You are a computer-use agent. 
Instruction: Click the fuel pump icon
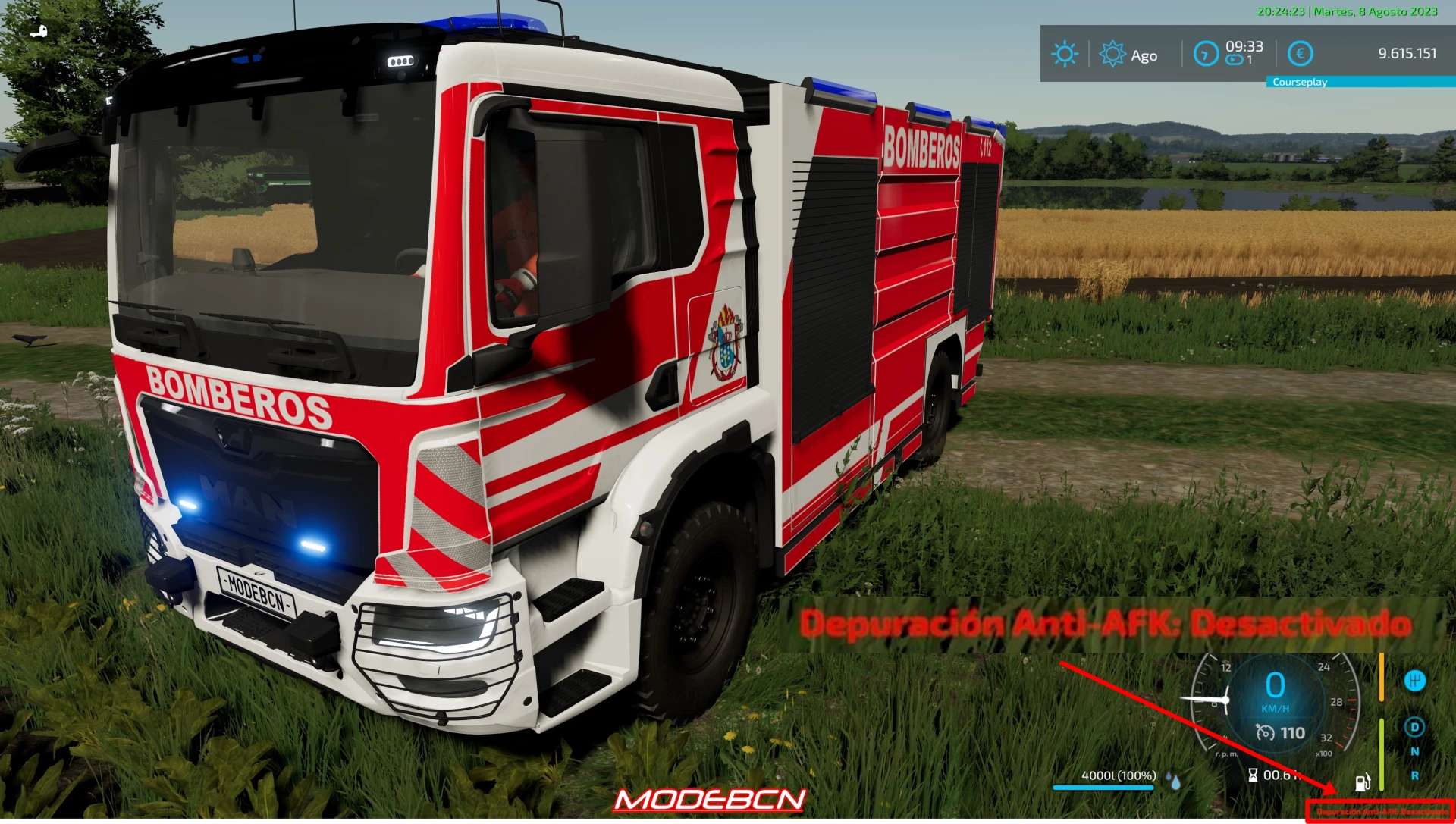coord(1363,782)
